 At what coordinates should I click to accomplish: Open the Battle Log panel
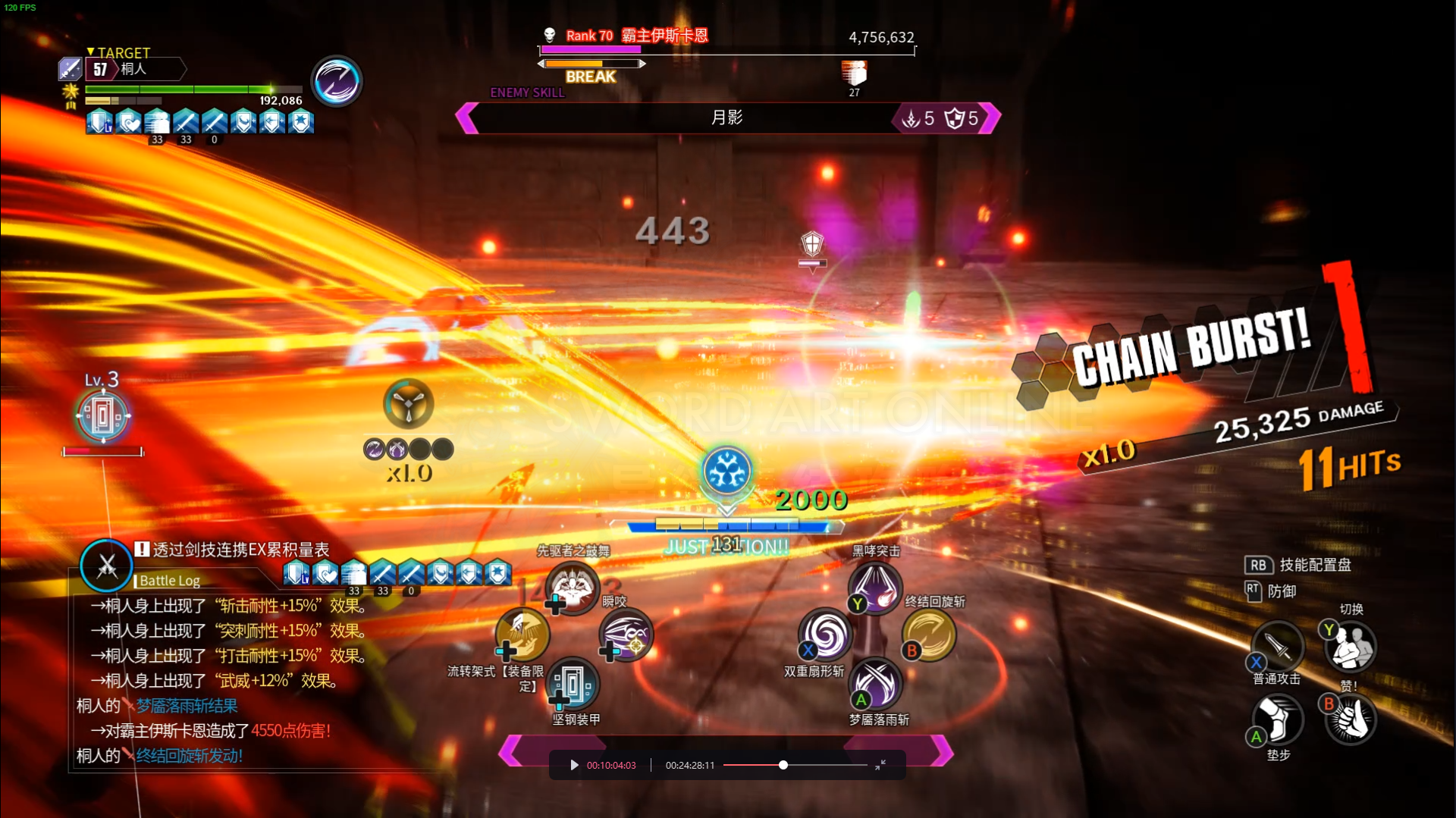coord(170,581)
